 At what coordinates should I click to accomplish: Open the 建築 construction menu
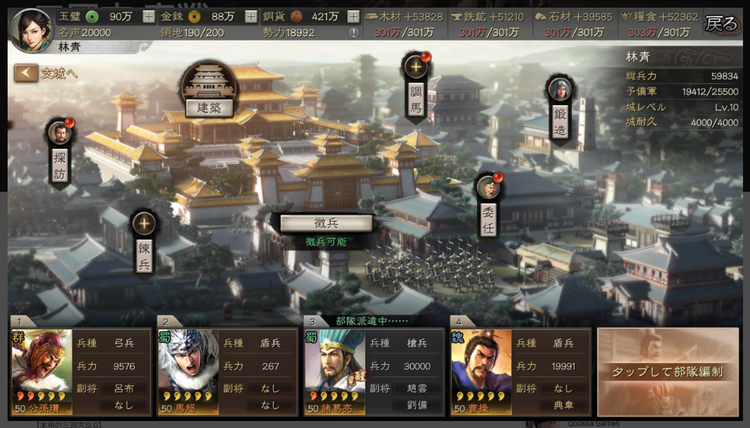click(x=209, y=89)
